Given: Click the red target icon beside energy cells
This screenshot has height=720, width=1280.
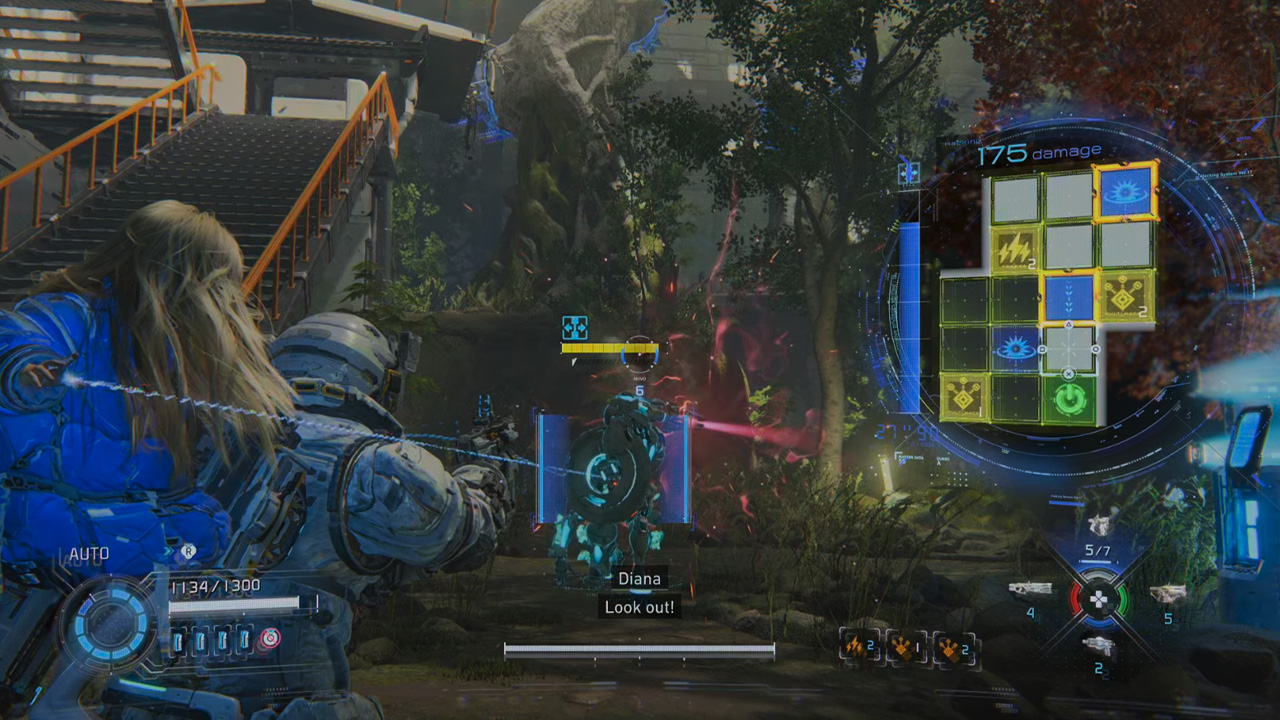Looking at the screenshot, I should click(x=269, y=638).
